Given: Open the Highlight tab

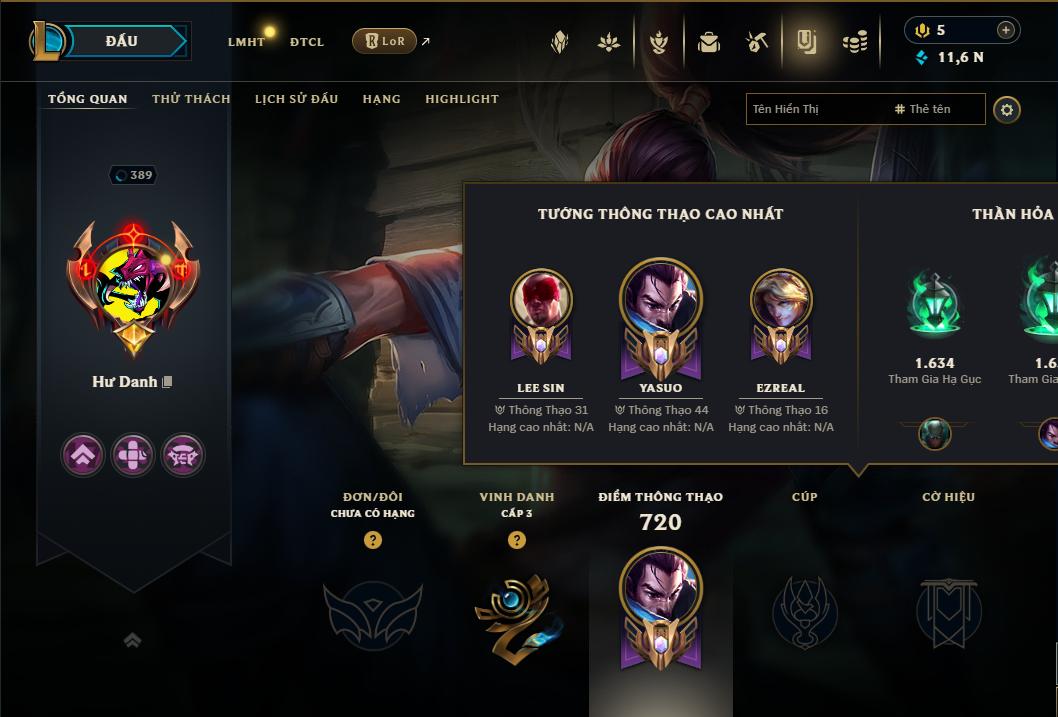Looking at the screenshot, I should (461, 99).
